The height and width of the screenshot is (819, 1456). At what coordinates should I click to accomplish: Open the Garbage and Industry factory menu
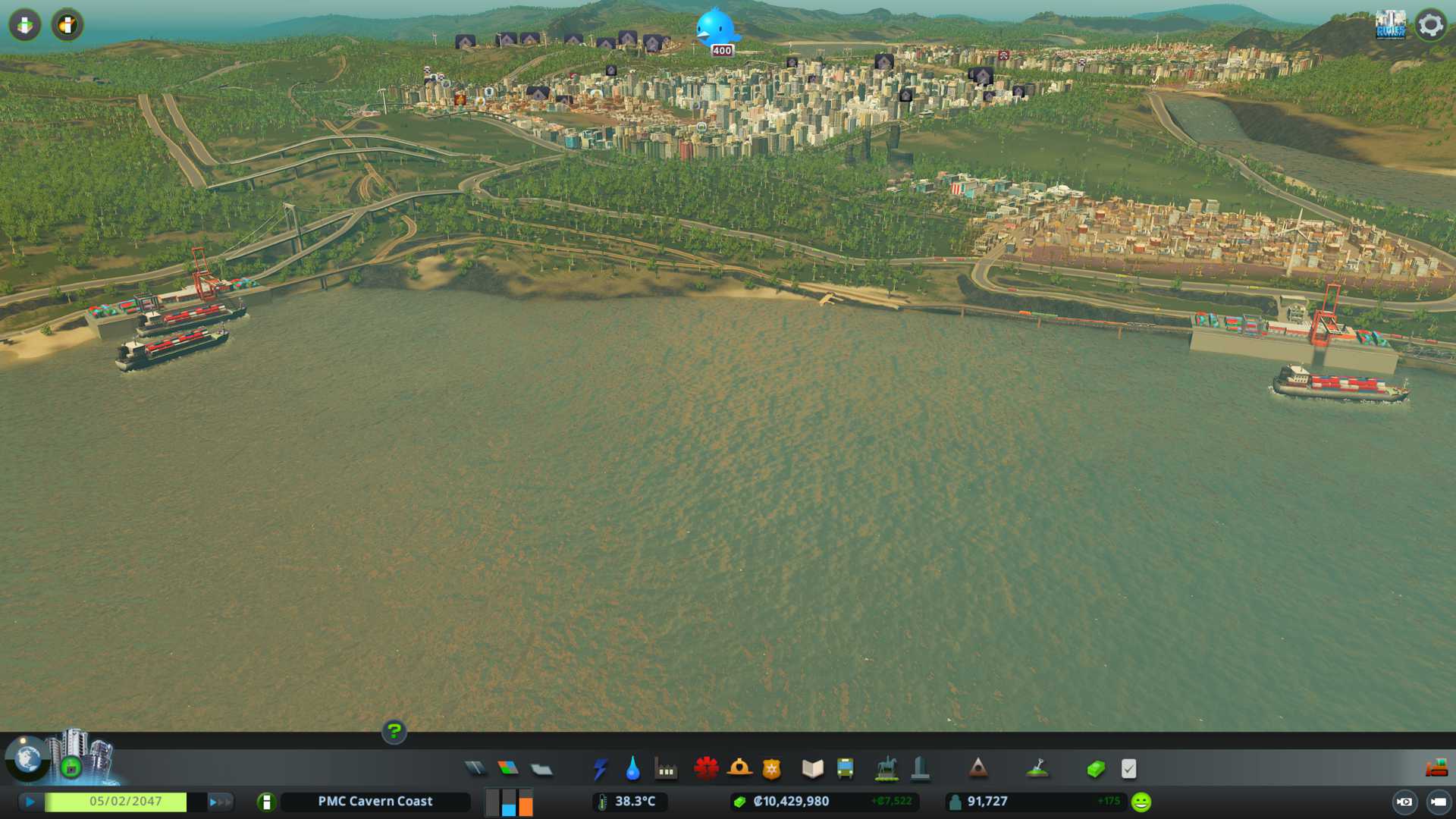click(x=666, y=769)
